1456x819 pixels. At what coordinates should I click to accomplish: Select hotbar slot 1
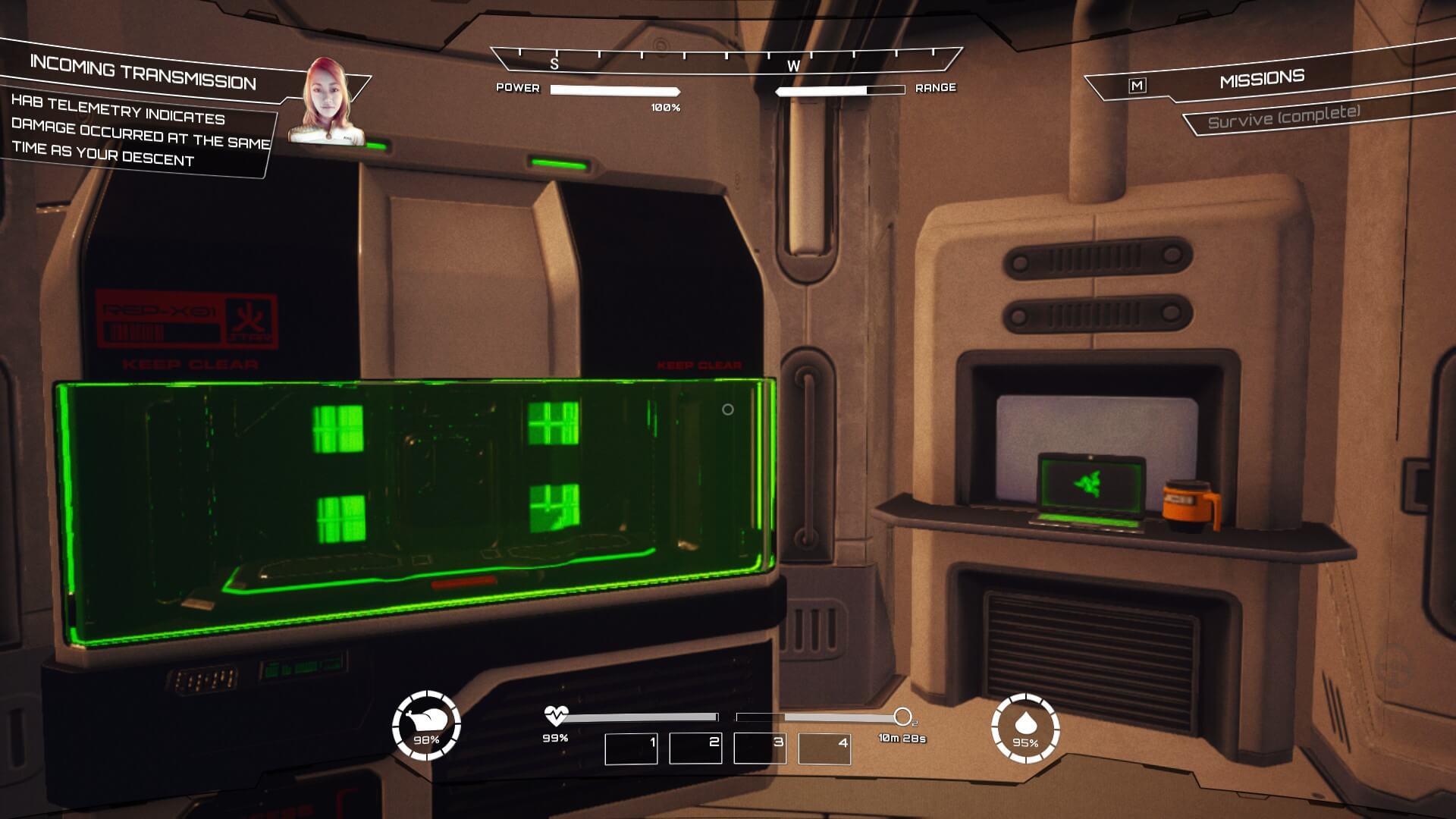tap(631, 748)
